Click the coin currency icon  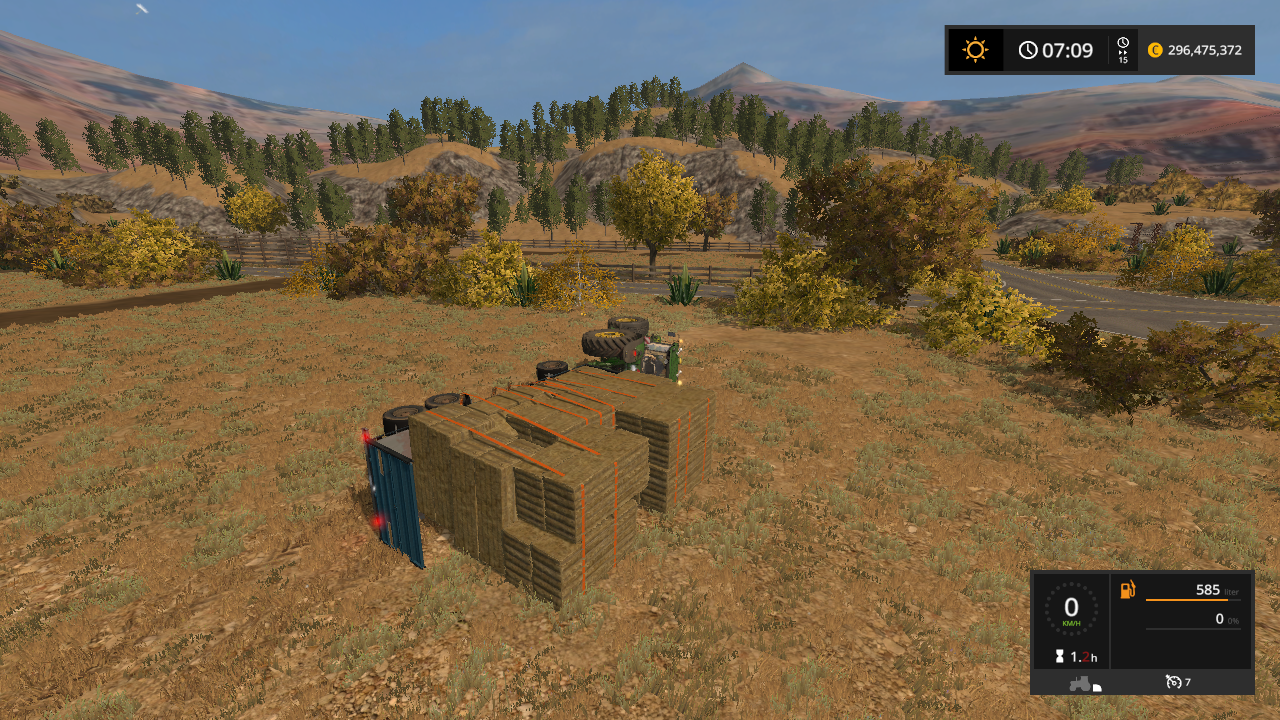tap(1157, 49)
